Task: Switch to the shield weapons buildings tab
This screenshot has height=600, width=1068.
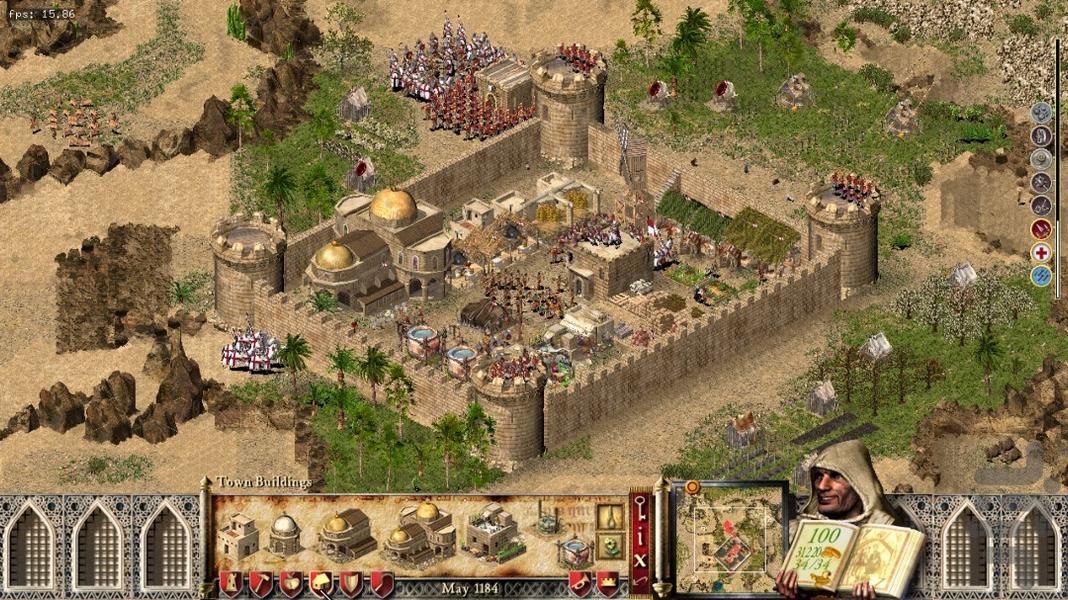Action: [351, 583]
